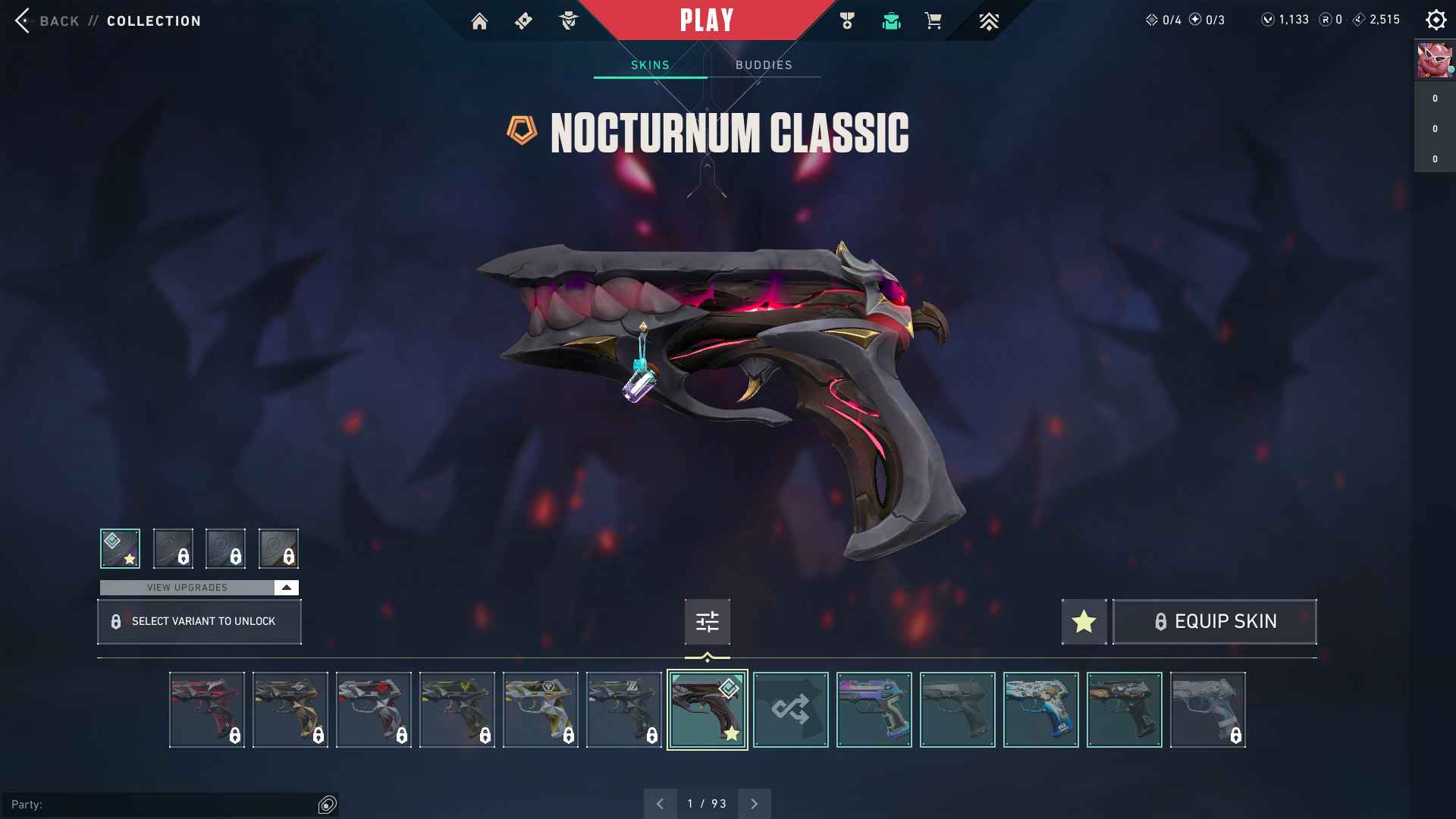Select the highlighted Nocturnum Classic thumbnail

[x=707, y=710]
